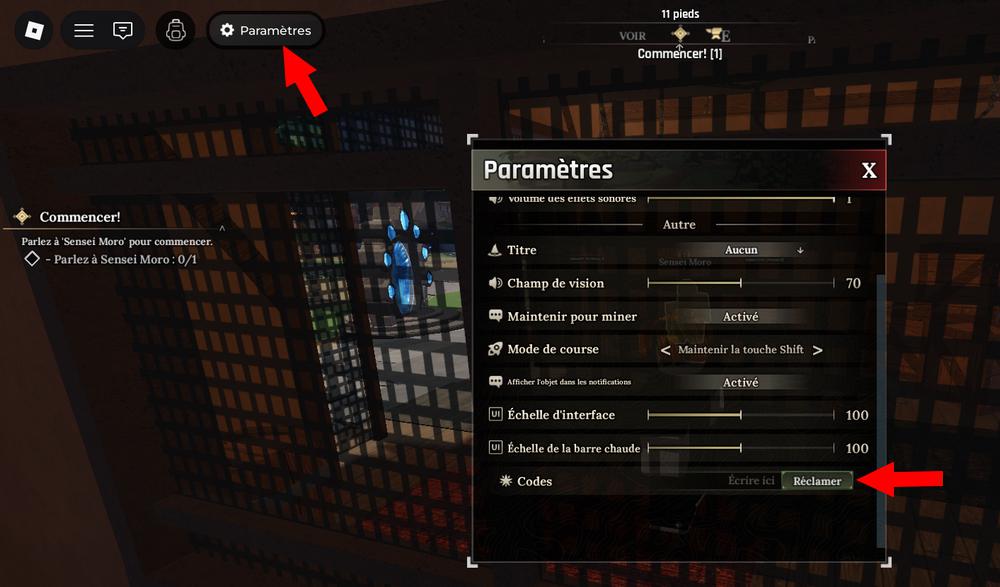
Task: Toggle Afficher l'objet dans les notifications
Action: tap(741, 383)
